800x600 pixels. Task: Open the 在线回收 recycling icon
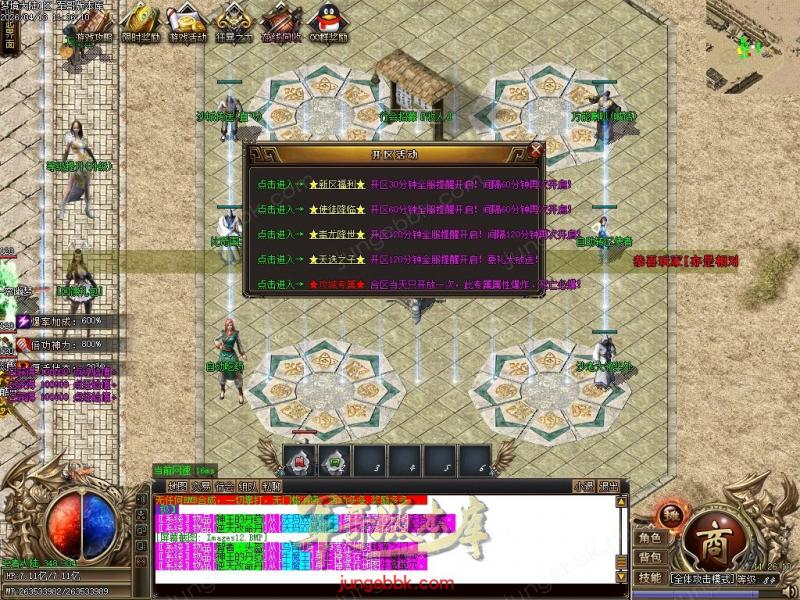(278, 21)
